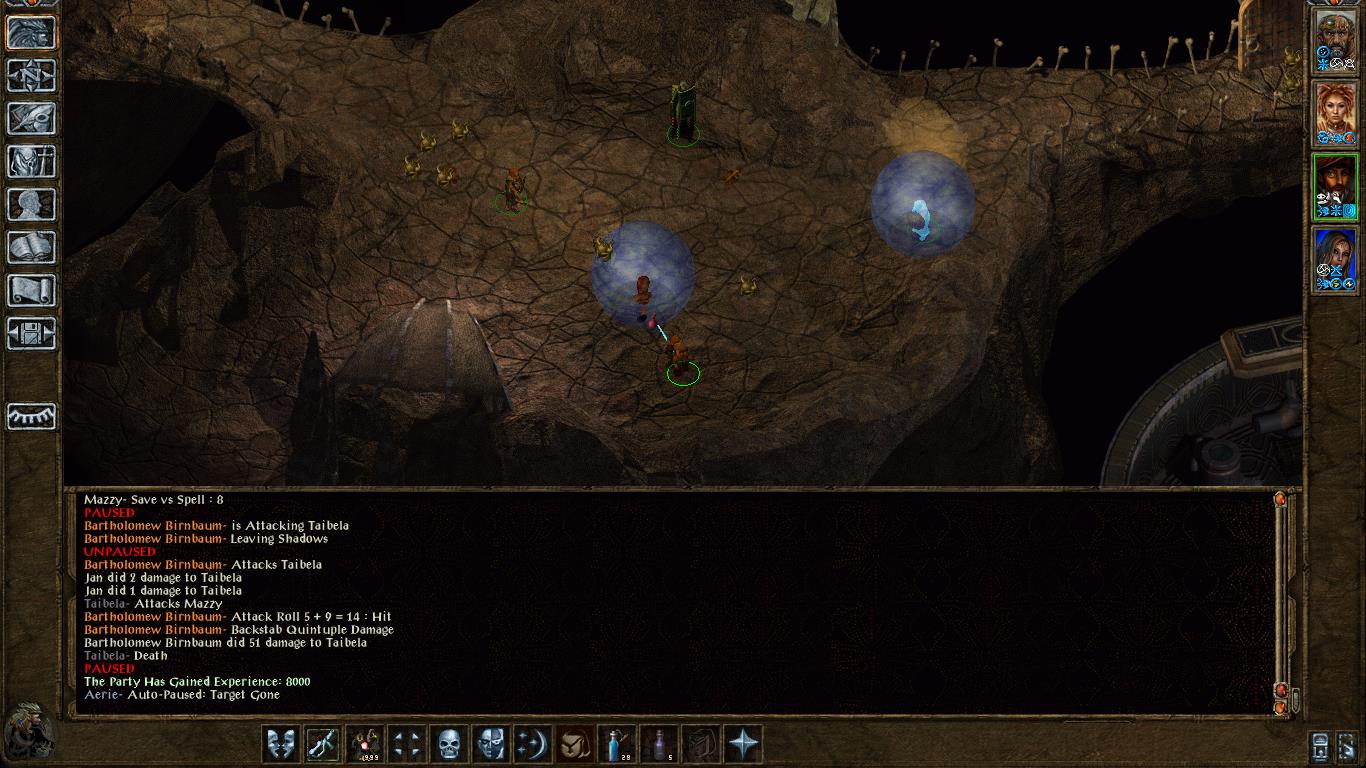Activate the half-masked face action button
Screen dimensions: 1366x768
point(490,744)
